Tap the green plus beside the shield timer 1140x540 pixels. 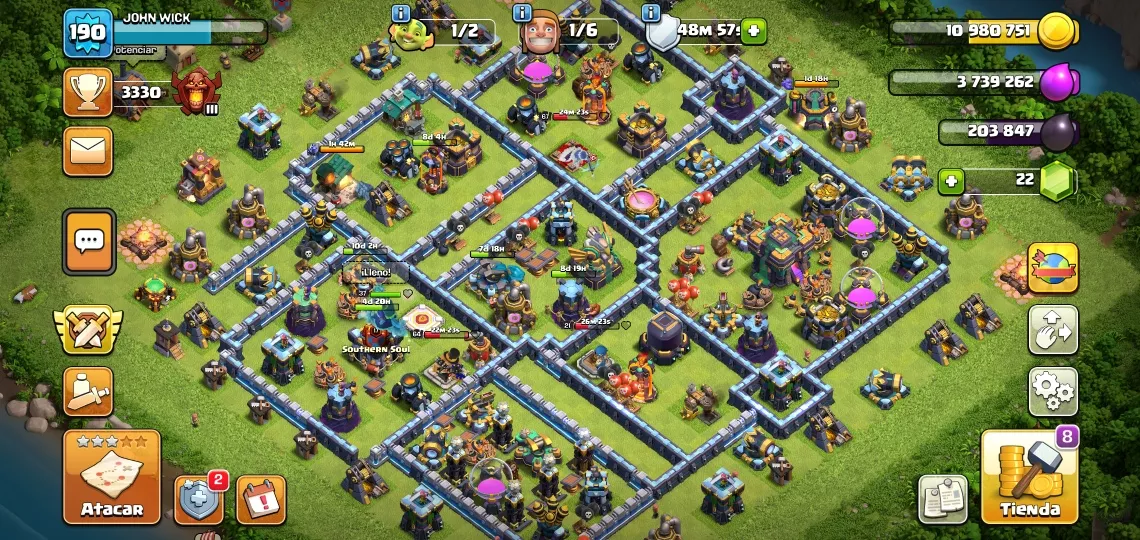coord(753,31)
